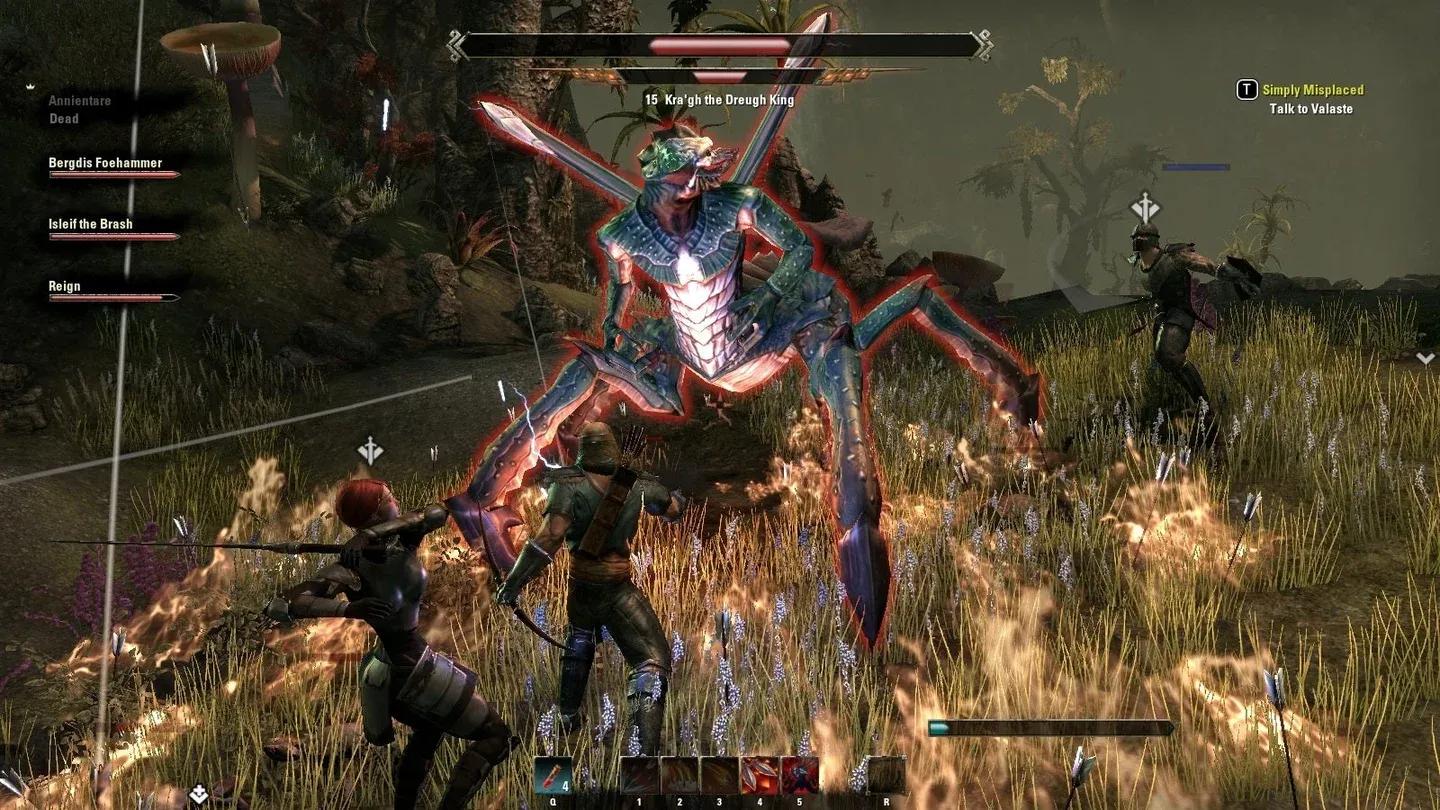Select group member Isleif the Brash
Viewport: 1440px width, 810px height.
pyautogui.click(x=91, y=224)
